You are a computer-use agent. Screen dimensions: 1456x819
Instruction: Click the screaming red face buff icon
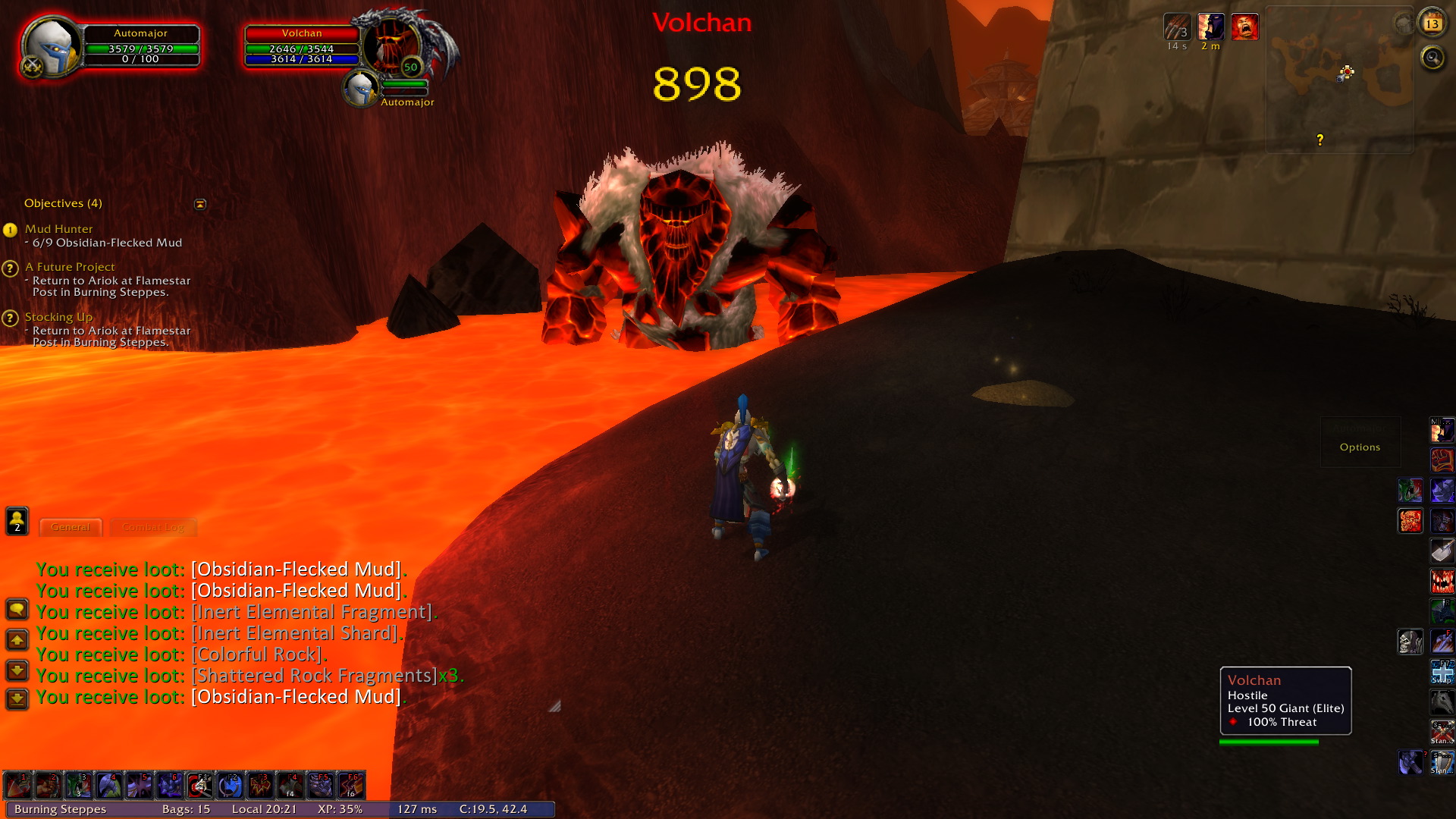1244,27
